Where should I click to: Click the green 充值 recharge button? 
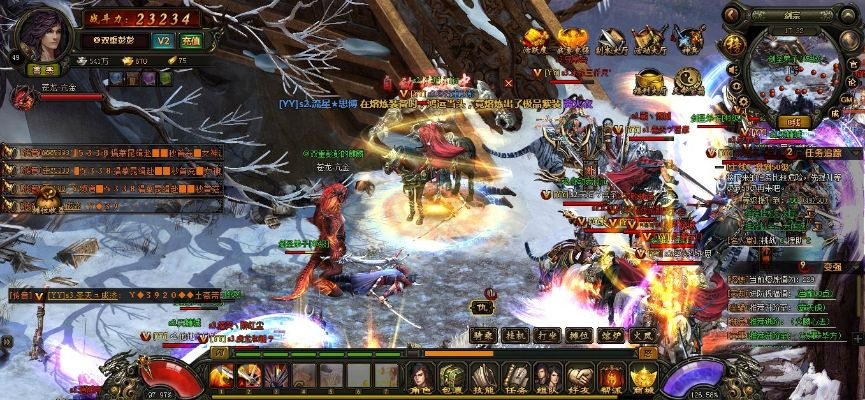click(x=191, y=41)
